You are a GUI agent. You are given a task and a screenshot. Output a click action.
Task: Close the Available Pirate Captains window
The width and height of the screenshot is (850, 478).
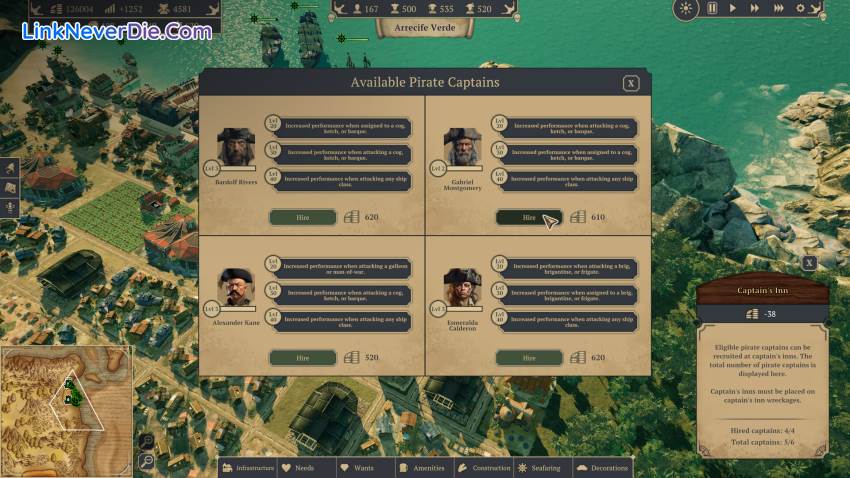tap(631, 84)
